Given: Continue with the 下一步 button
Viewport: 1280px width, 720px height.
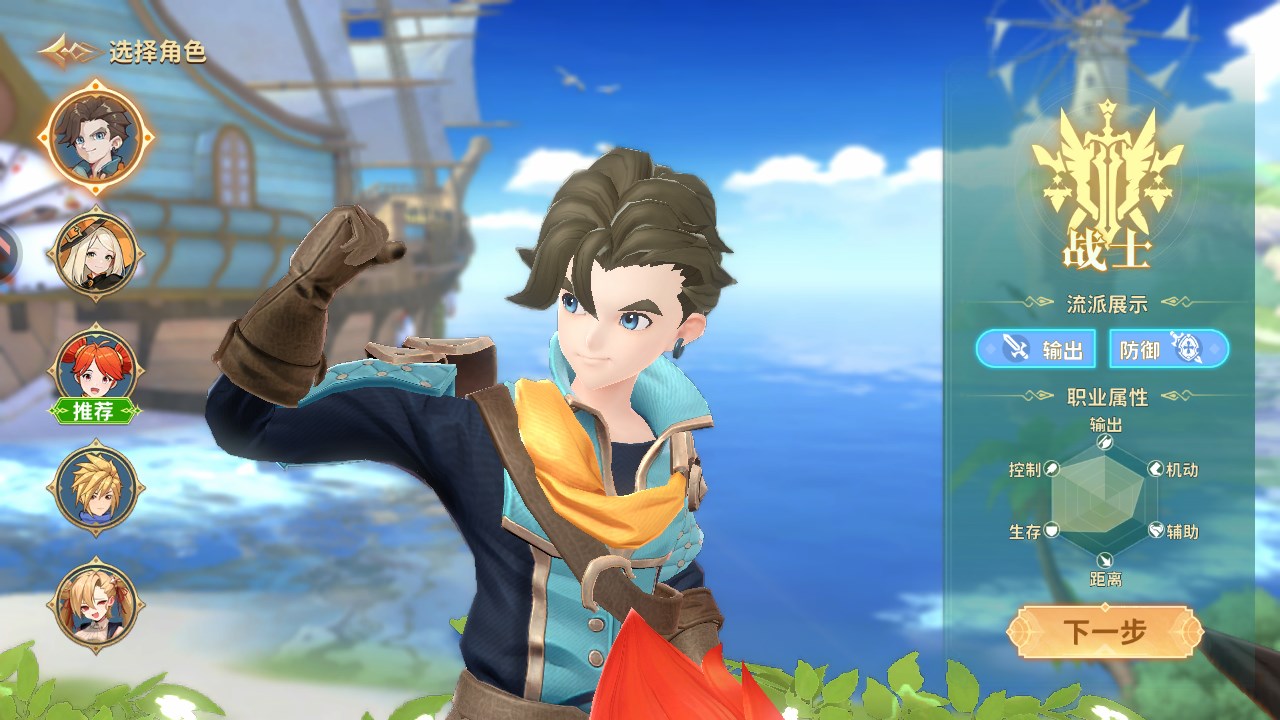Looking at the screenshot, I should (x=1104, y=632).
